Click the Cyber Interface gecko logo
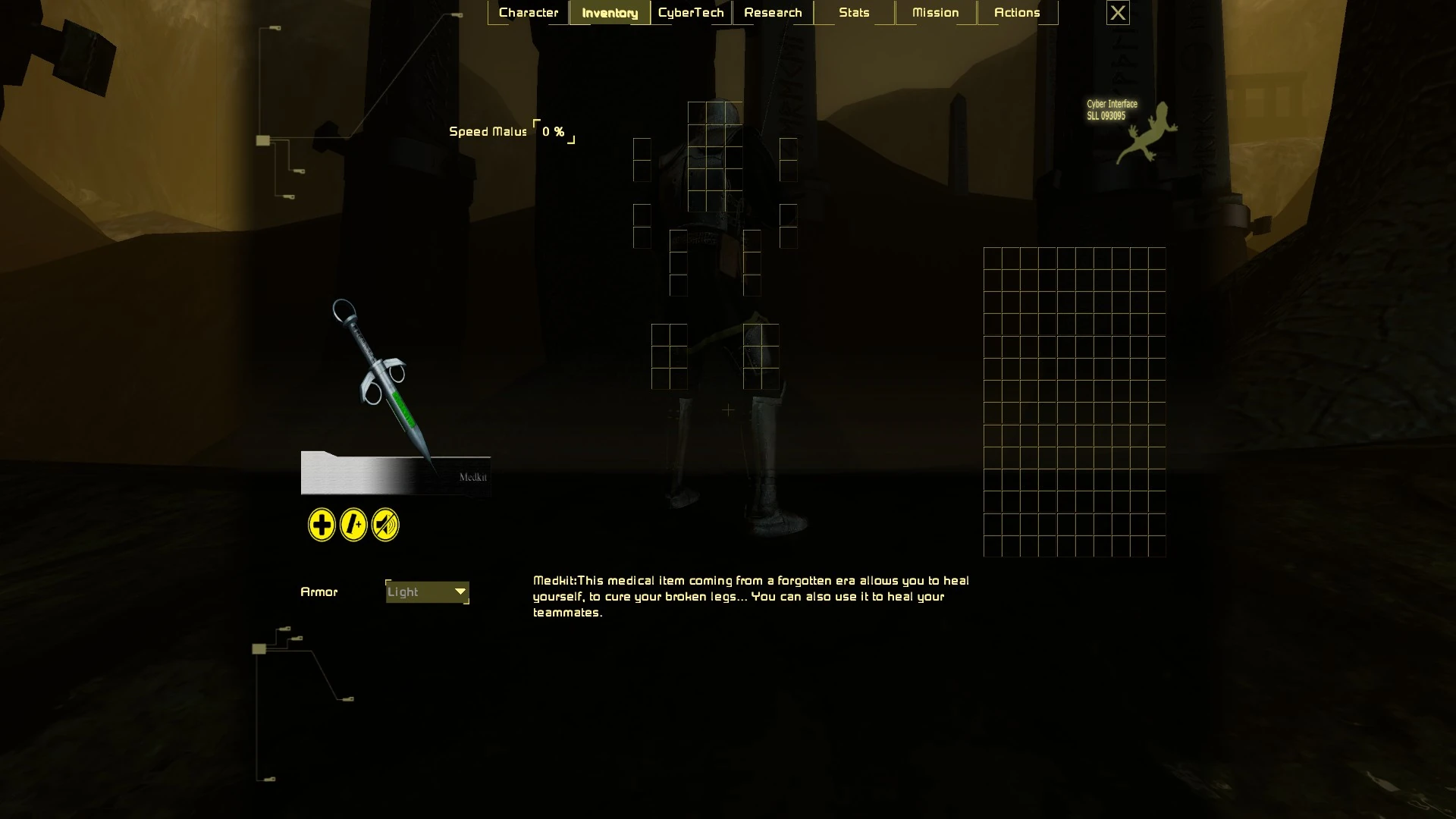1456x819 pixels. click(x=1147, y=134)
